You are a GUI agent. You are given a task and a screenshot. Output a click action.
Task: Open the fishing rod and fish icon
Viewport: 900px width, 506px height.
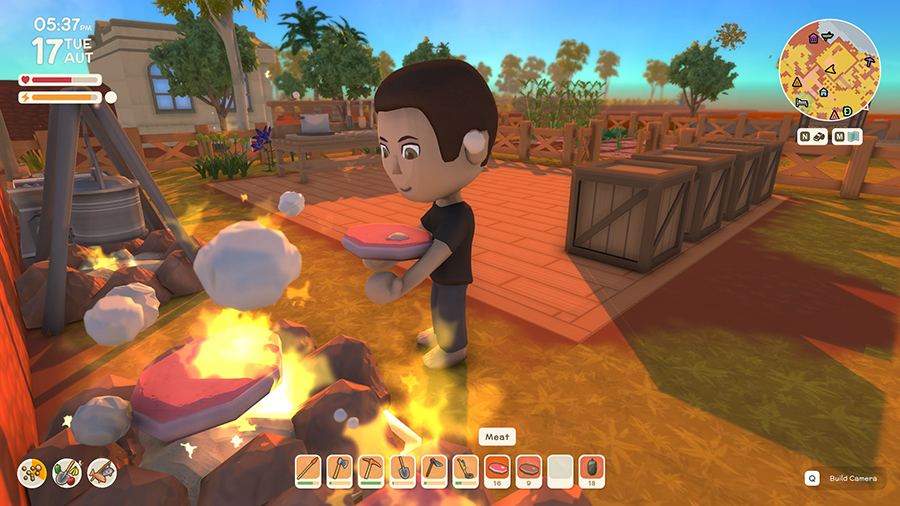101,471
